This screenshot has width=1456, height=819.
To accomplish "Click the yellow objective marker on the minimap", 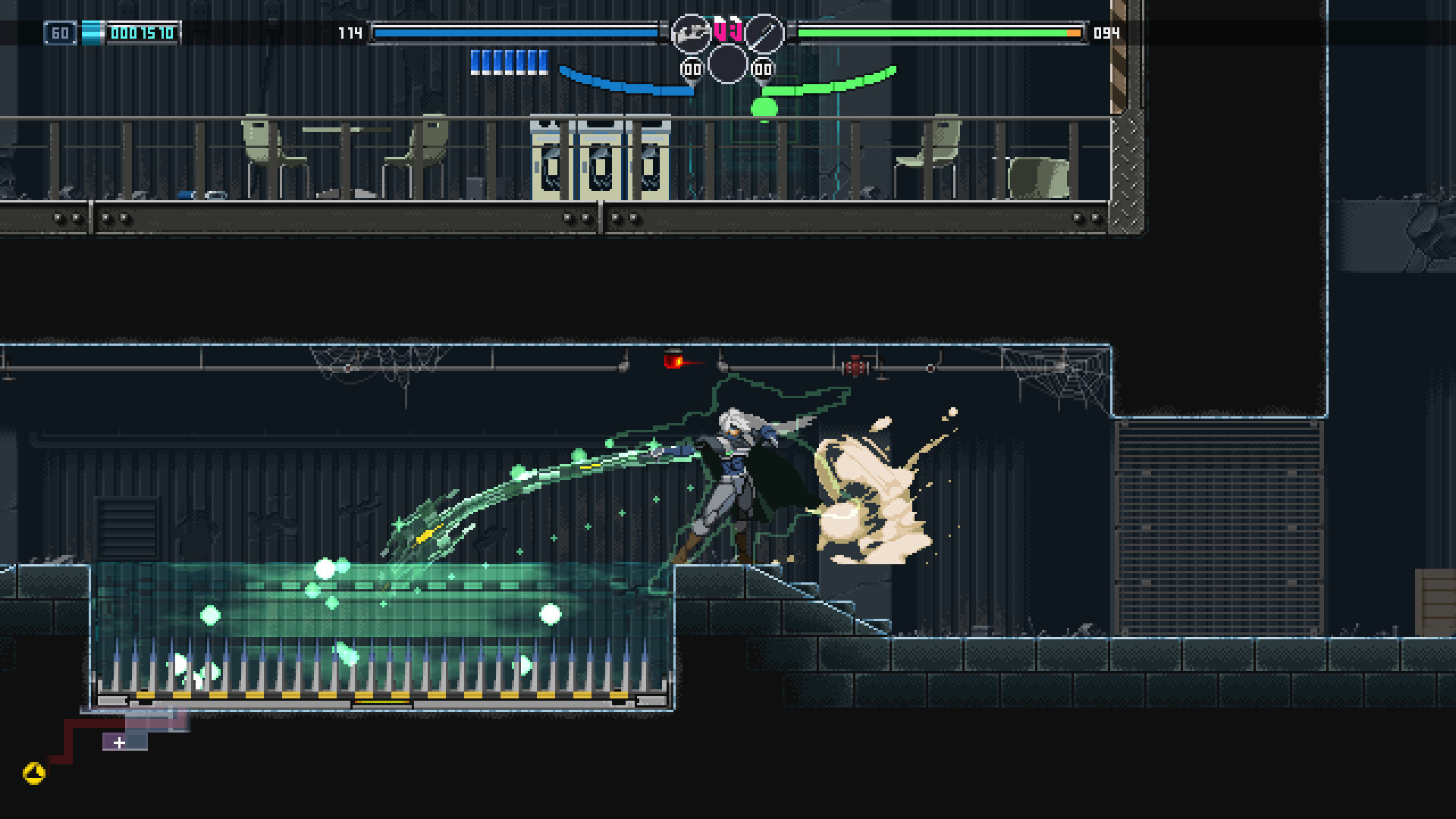I will 34,772.
